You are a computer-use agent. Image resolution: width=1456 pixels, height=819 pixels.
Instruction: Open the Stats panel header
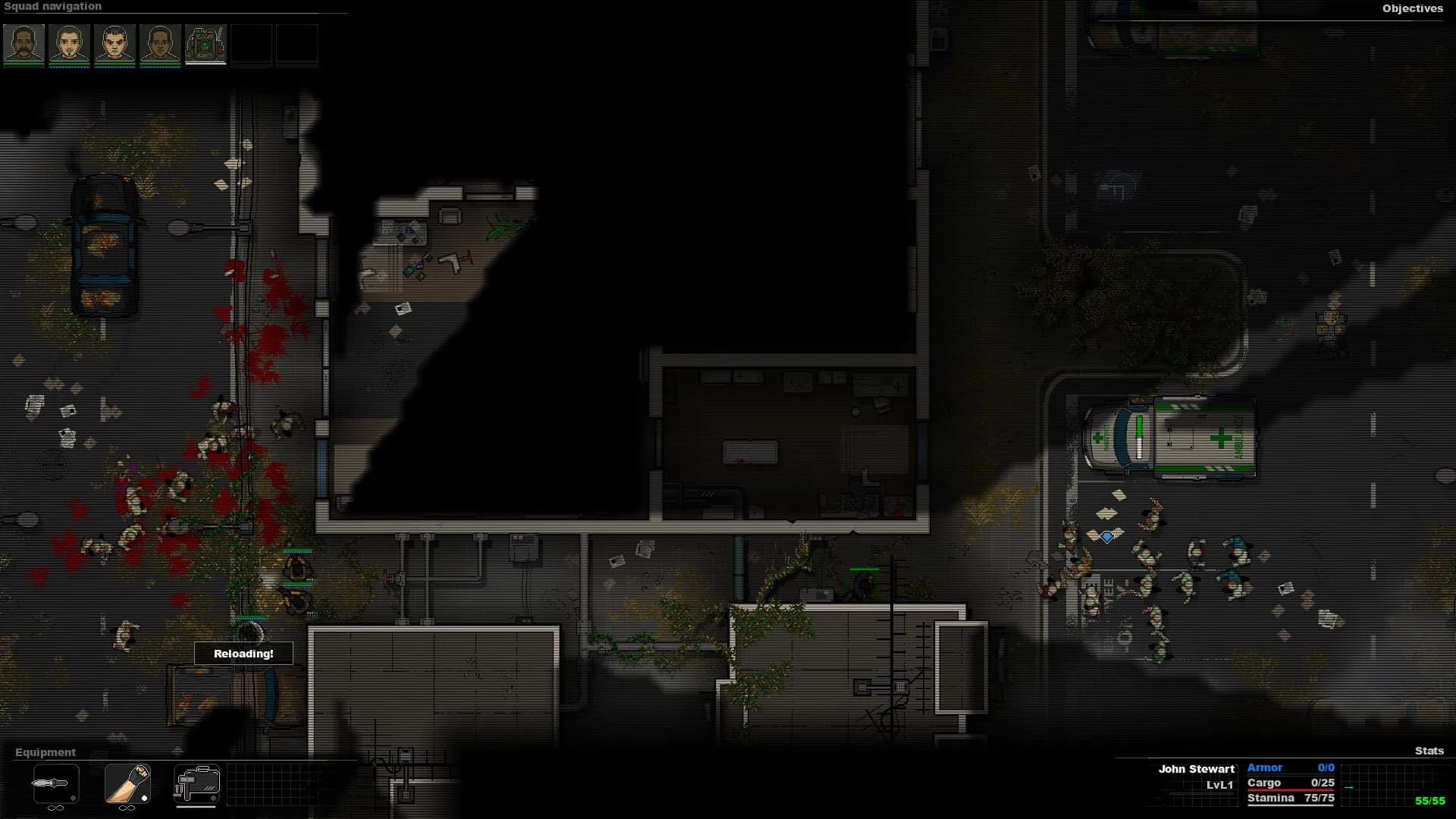tap(1429, 752)
